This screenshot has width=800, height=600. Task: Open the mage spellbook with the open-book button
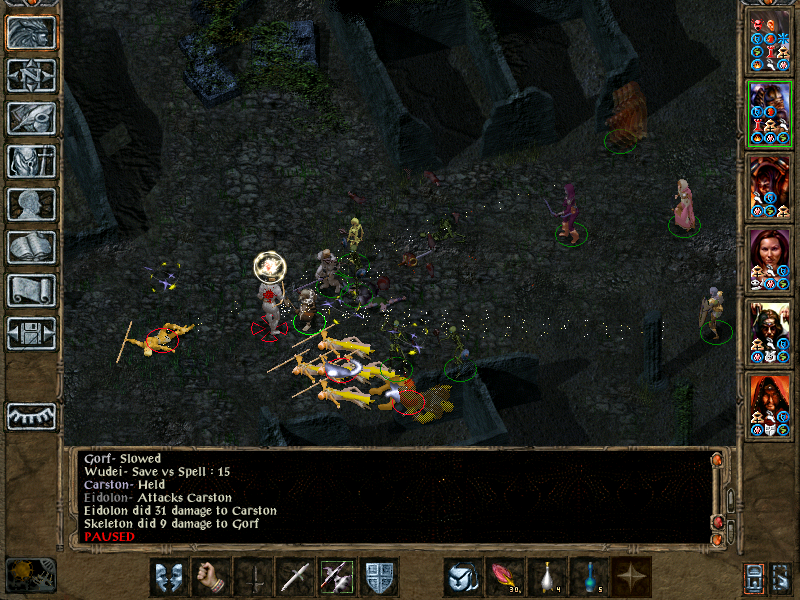point(31,247)
